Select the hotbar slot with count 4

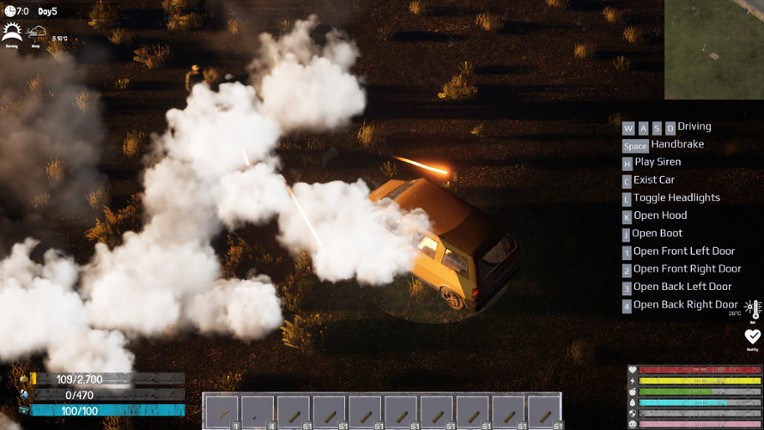pos(257,411)
